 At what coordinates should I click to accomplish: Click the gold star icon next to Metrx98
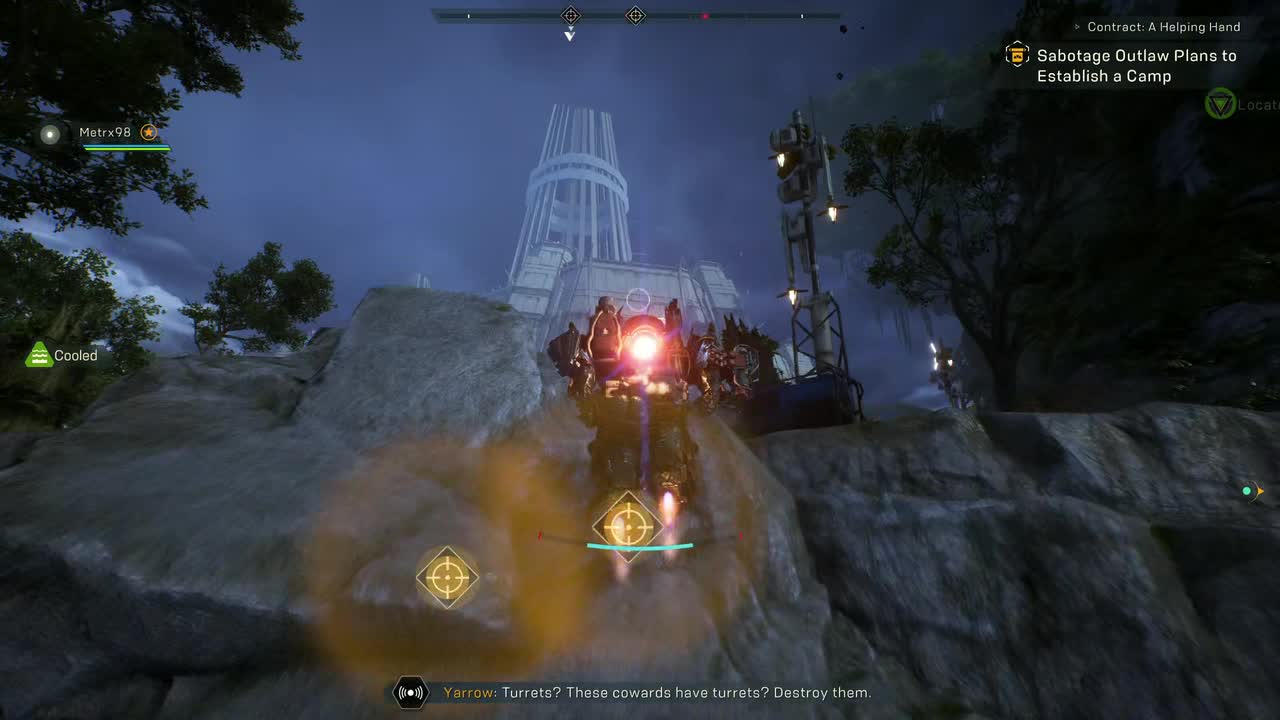(148, 131)
